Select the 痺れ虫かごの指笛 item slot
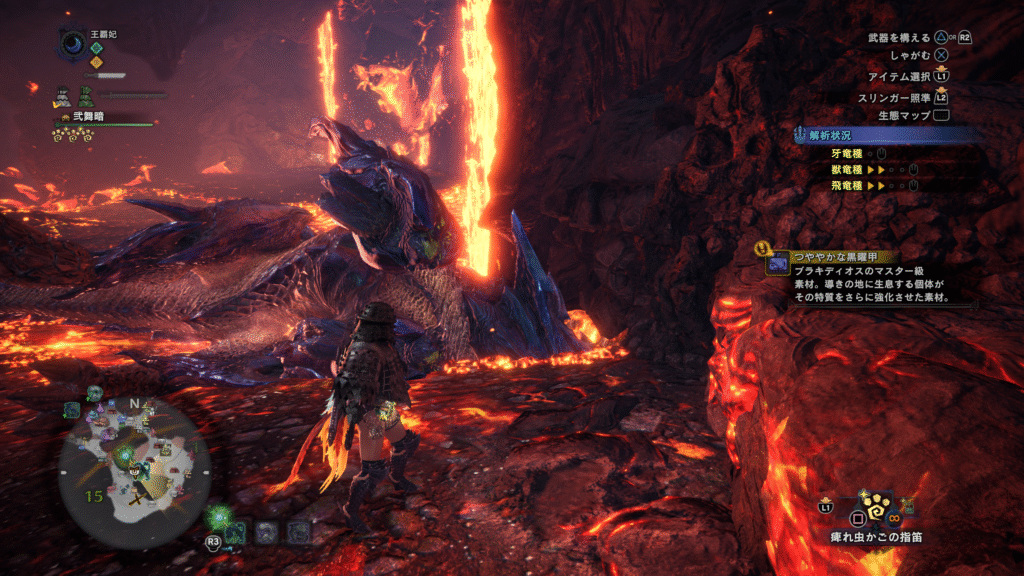 click(878, 512)
